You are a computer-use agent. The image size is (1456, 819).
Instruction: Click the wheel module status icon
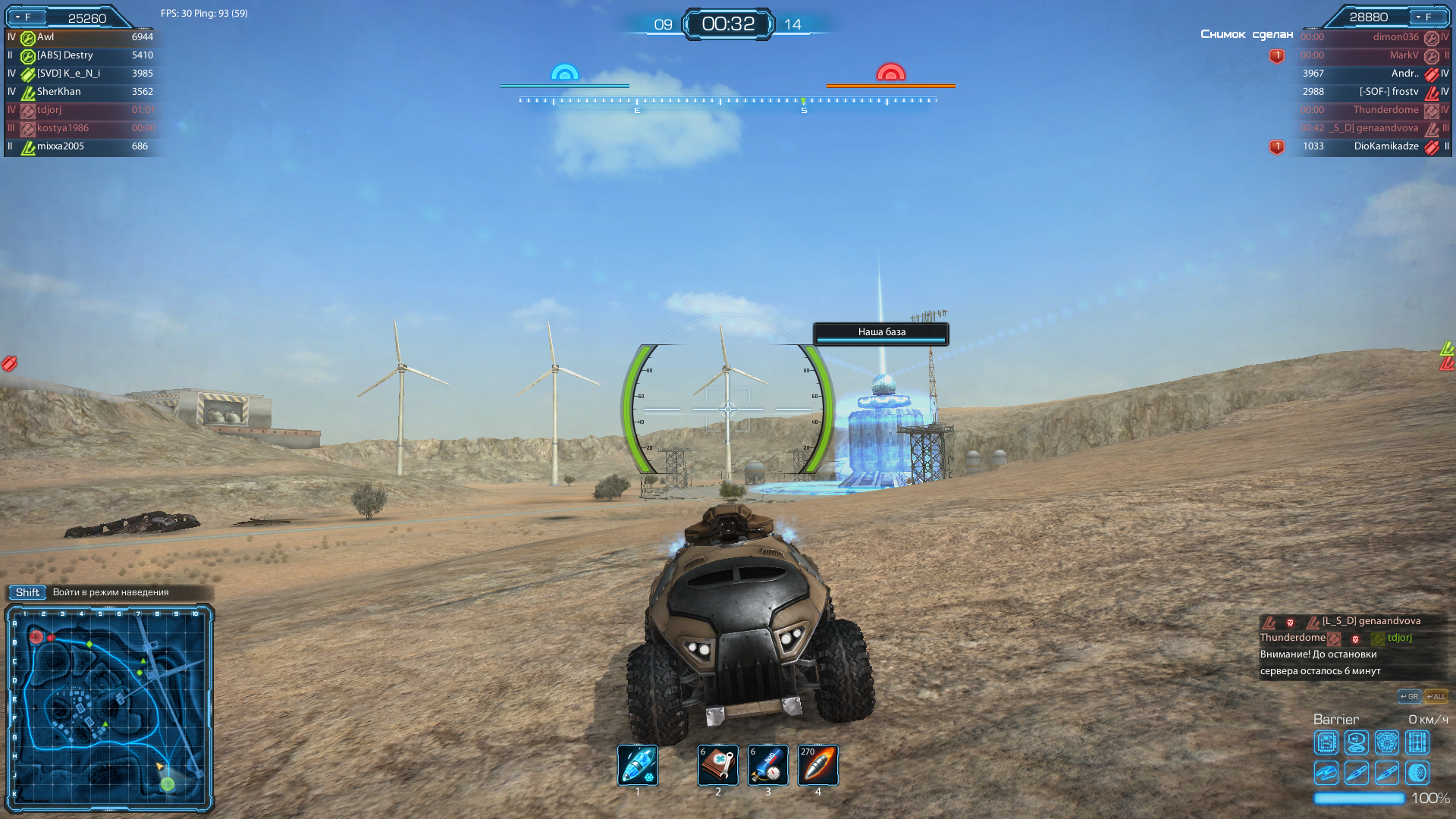click(x=1417, y=773)
